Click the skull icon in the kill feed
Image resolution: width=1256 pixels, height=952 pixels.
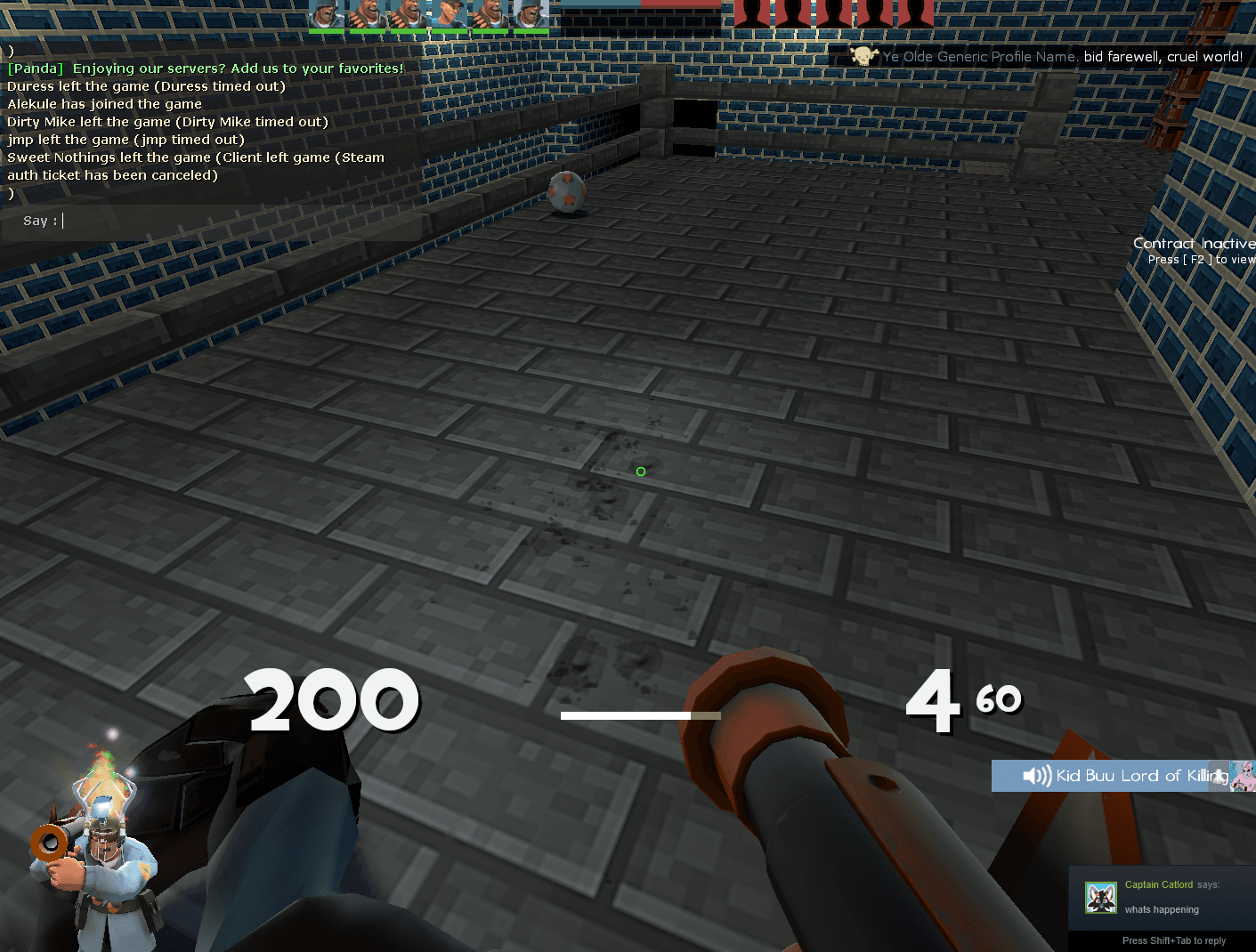pos(862,55)
